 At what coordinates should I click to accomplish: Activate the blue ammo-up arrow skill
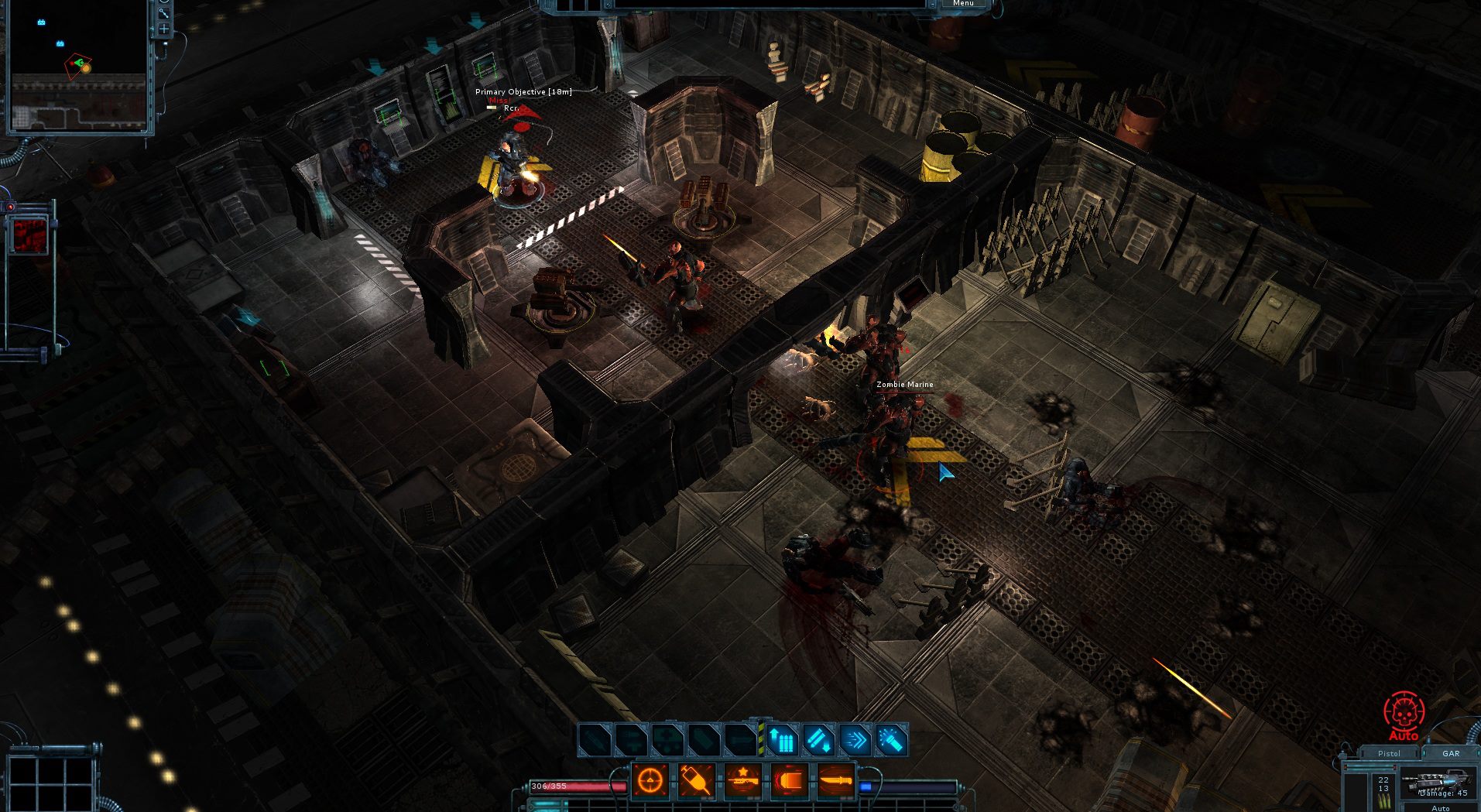click(x=782, y=741)
